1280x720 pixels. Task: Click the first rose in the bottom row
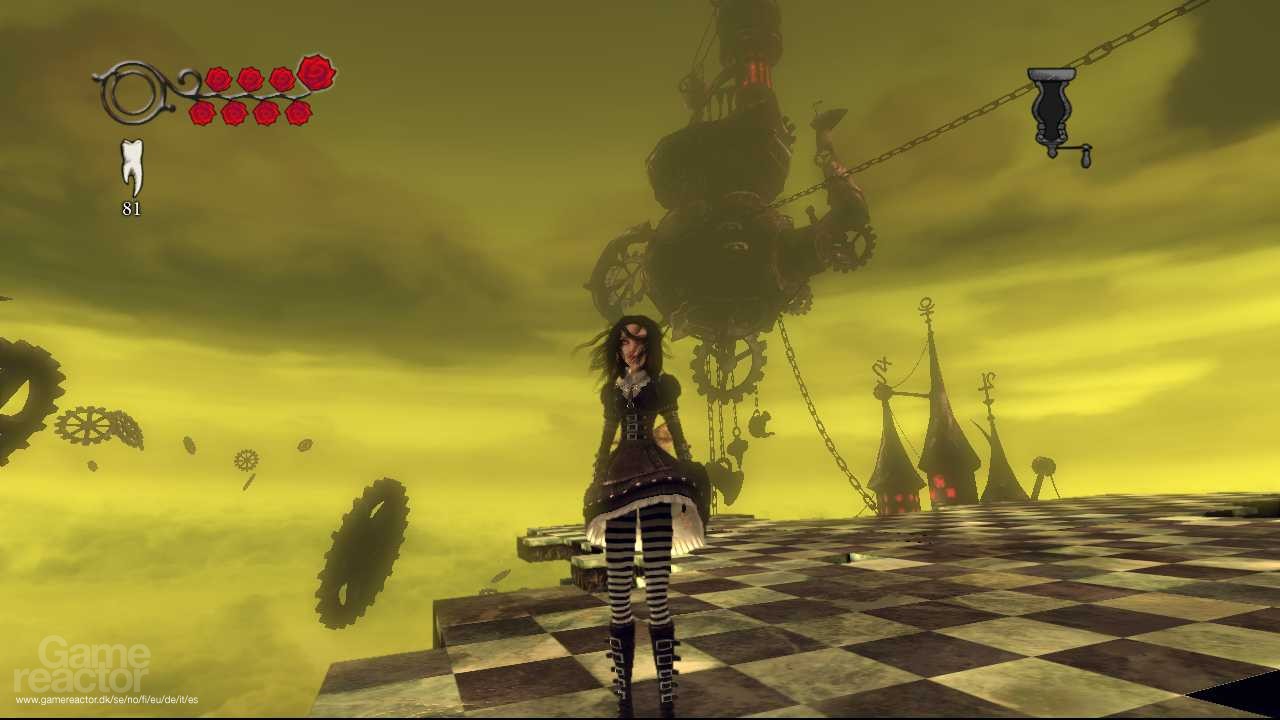click(202, 113)
